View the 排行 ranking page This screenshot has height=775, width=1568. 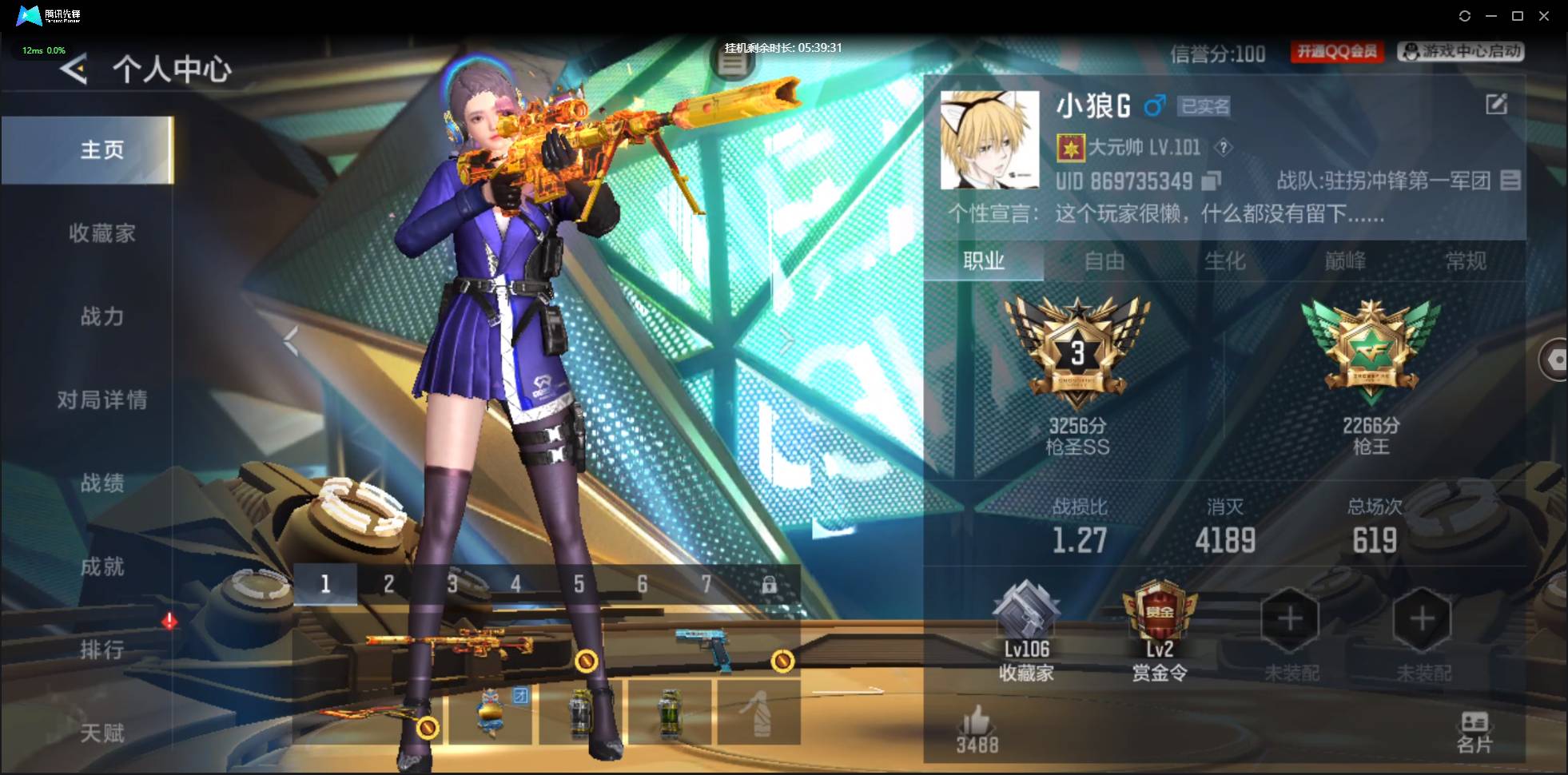[101, 650]
